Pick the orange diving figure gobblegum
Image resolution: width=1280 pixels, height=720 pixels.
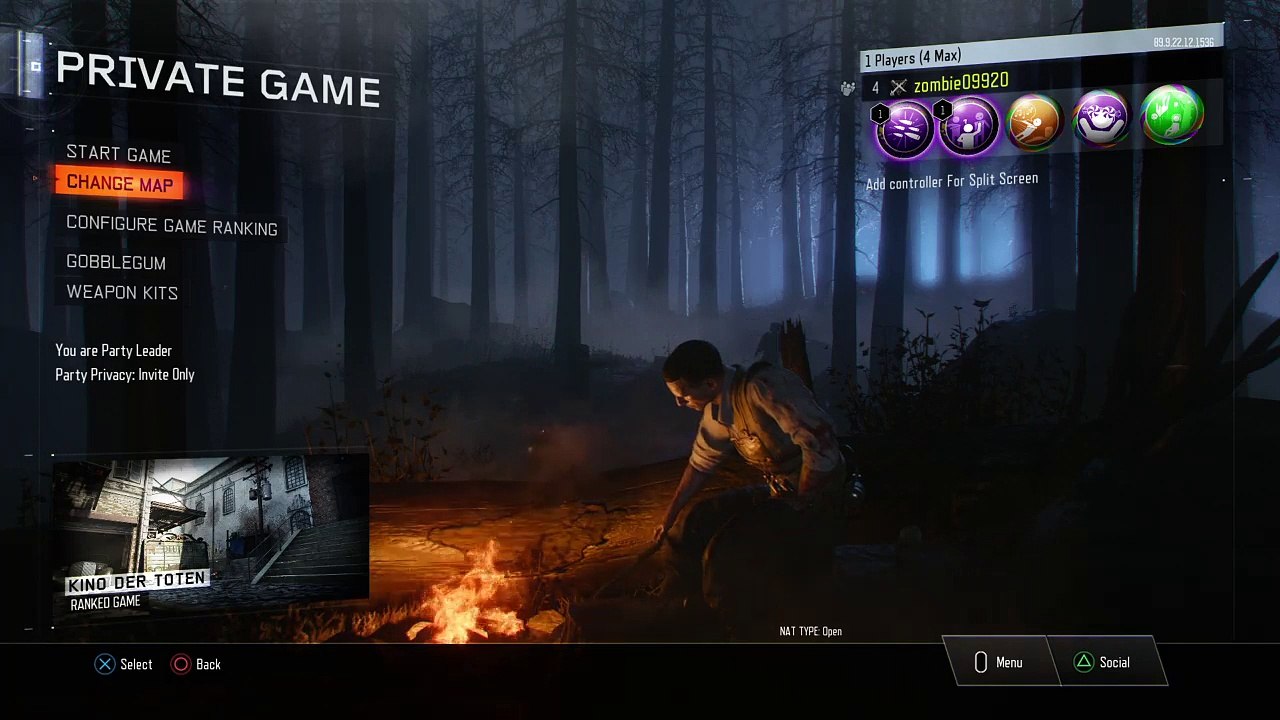point(1034,123)
